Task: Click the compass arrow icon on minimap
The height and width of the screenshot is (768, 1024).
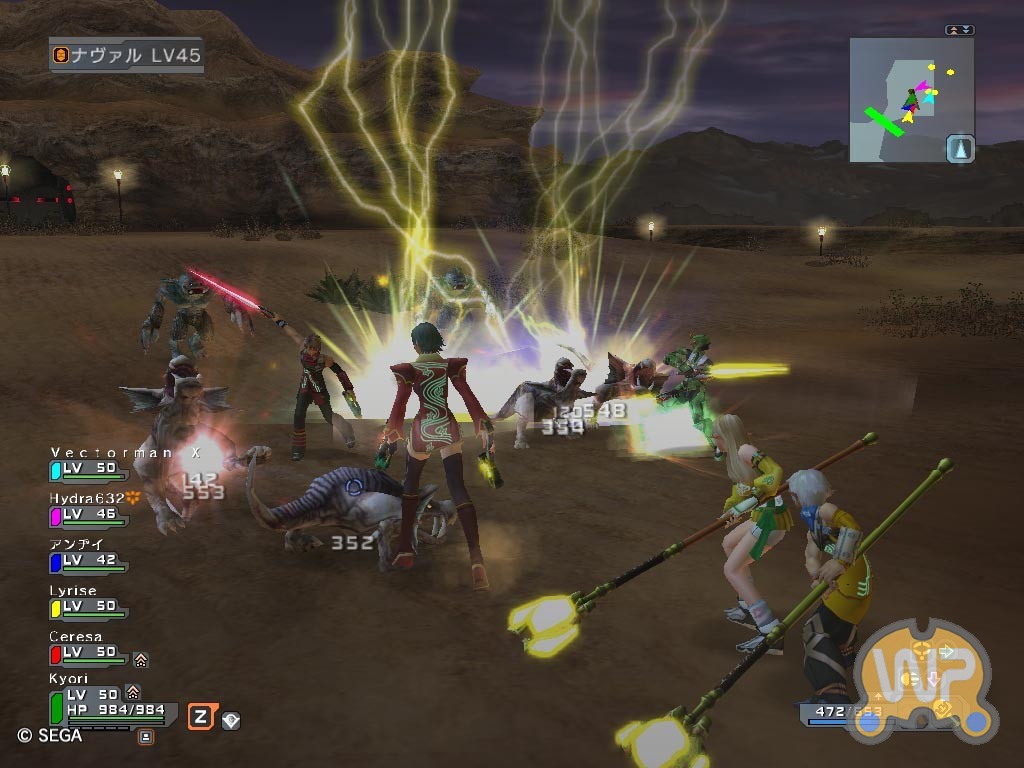Action: point(960,149)
